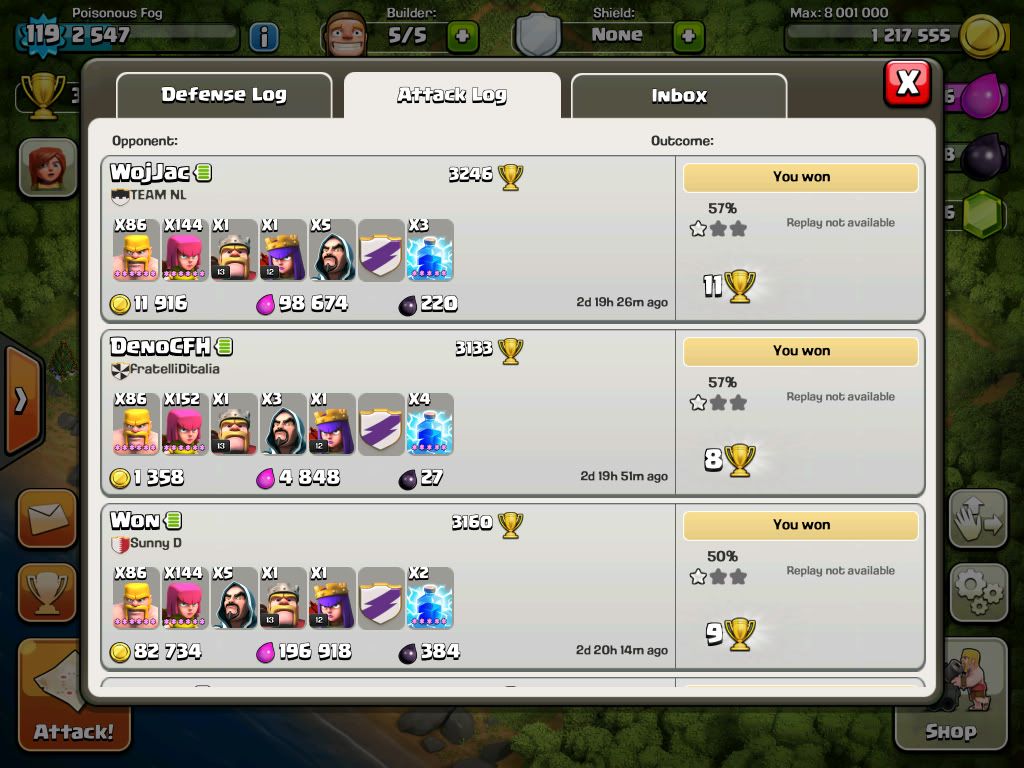Open the trophy league button
The height and width of the screenshot is (768, 1024).
(47, 592)
